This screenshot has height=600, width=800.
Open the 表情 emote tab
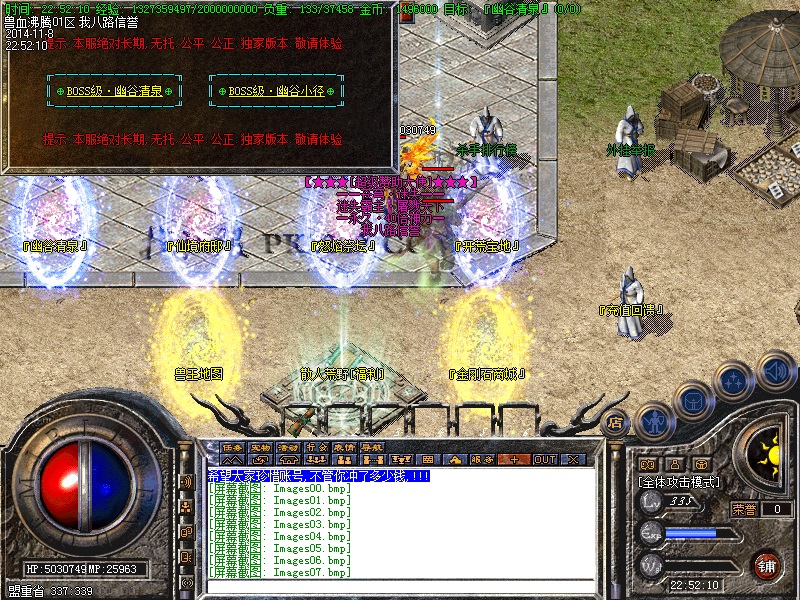pyautogui.click(x=344, y=447)
